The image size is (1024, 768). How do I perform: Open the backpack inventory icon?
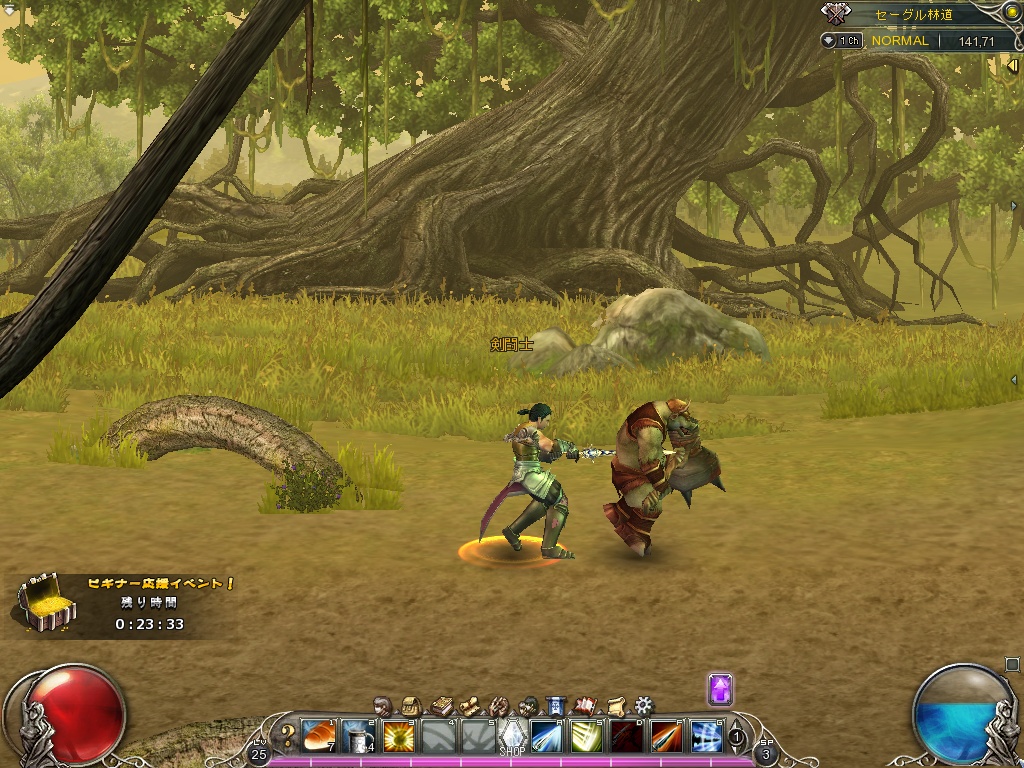410,705
